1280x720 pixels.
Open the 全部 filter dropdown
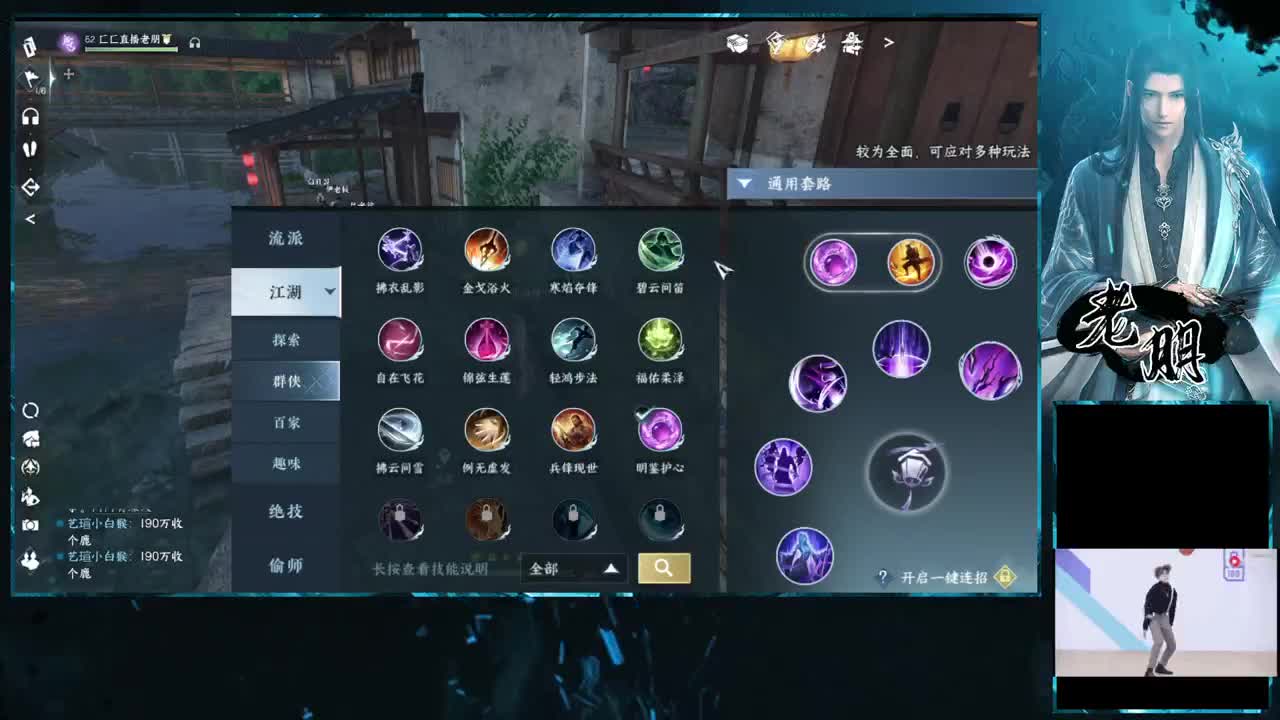(573, 567)
